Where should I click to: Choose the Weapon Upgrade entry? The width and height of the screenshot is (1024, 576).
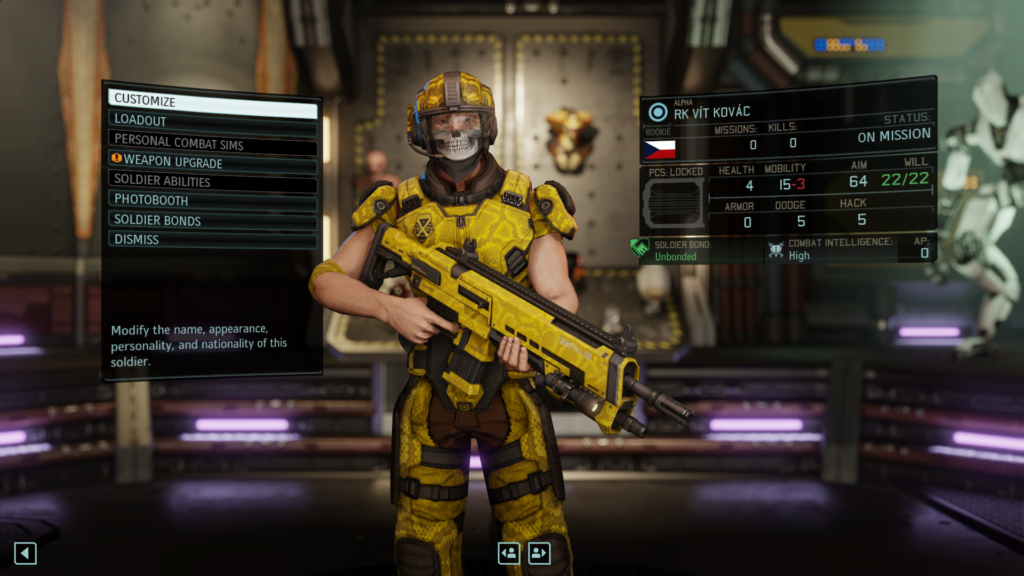click(x=212, y=162)
